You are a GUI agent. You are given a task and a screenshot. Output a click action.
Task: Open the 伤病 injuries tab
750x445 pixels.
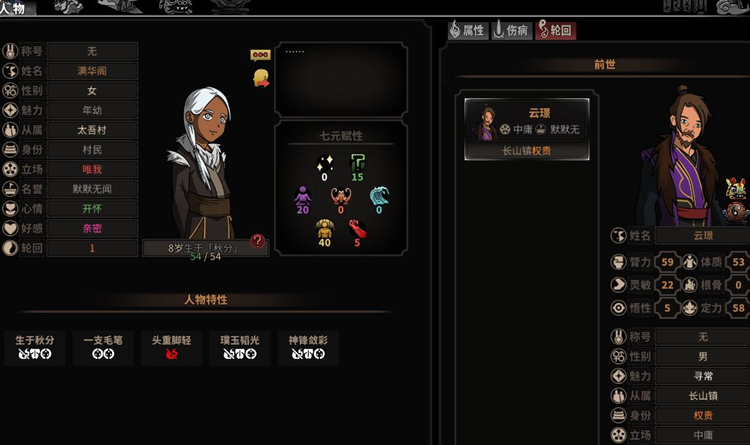(x=513, y=31)
